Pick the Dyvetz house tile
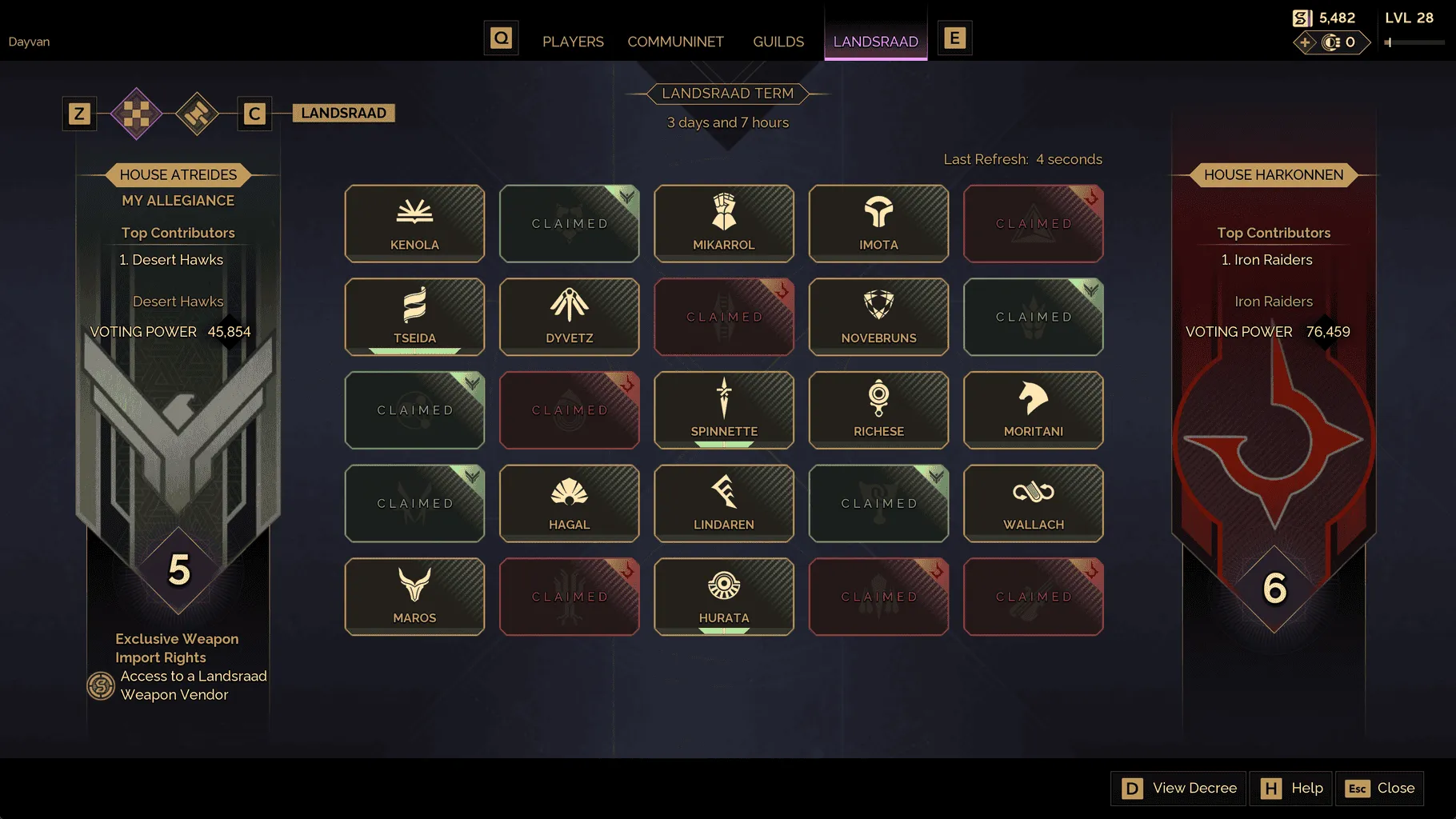1456x819 pixels. coord(569,317)
